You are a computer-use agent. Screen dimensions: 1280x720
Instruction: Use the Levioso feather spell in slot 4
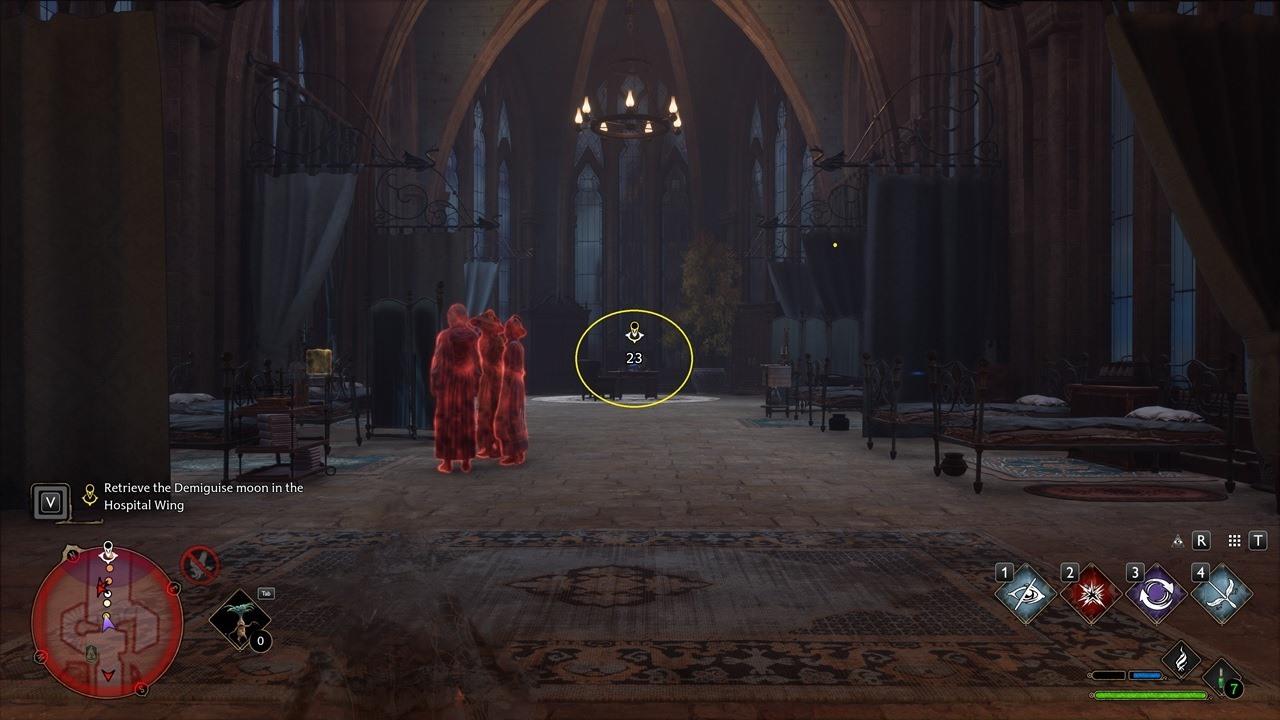coord(1225,593)
